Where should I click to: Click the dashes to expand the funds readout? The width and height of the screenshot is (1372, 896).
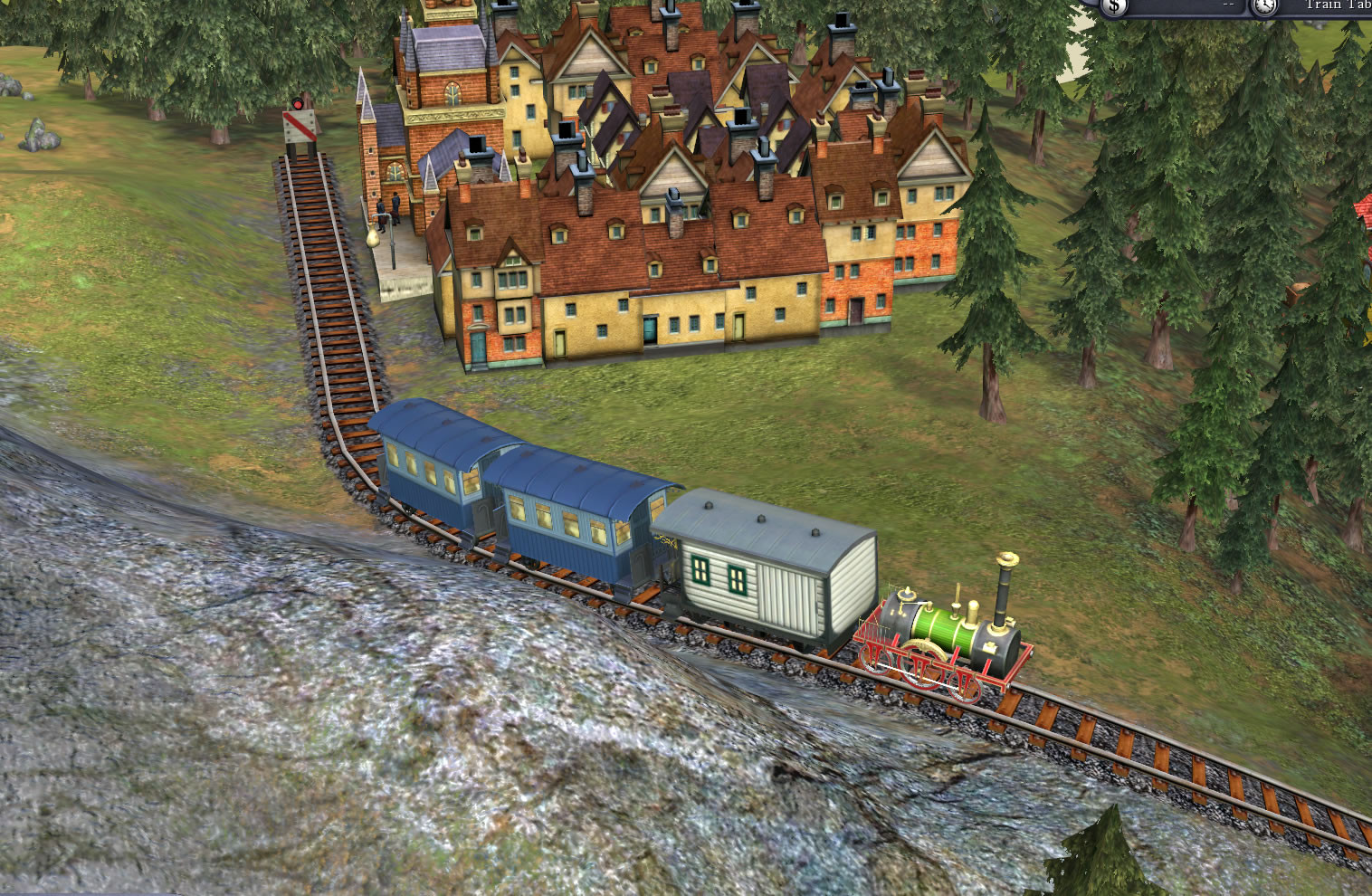click(x=1227, y=5)
